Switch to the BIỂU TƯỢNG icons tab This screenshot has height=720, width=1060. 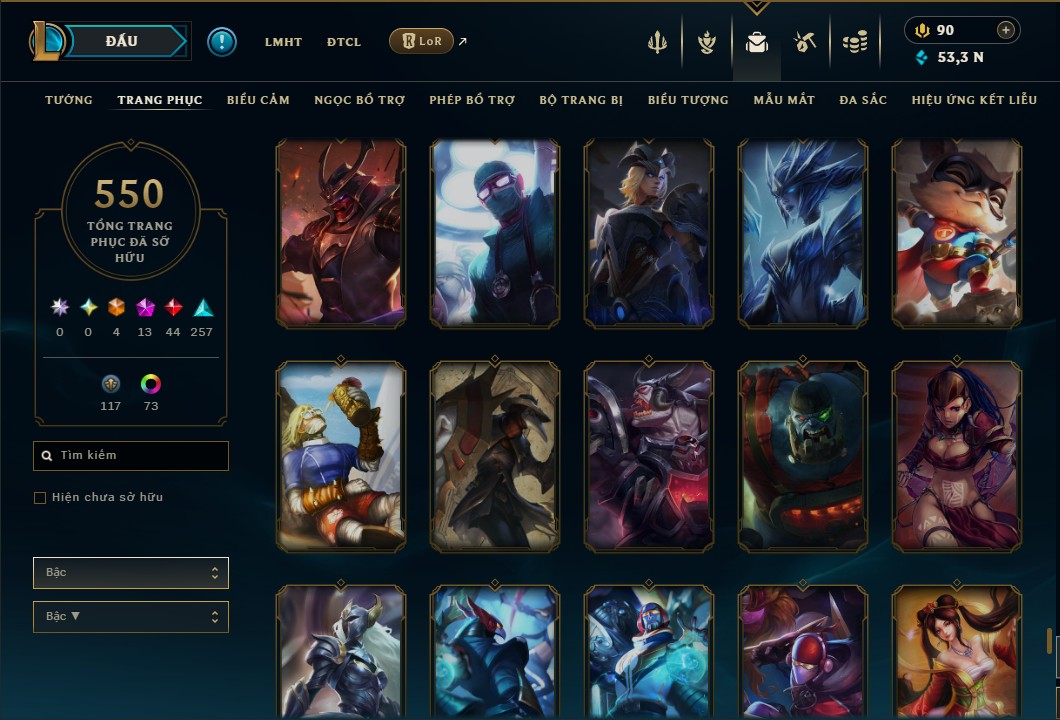(x=688, y=100)
